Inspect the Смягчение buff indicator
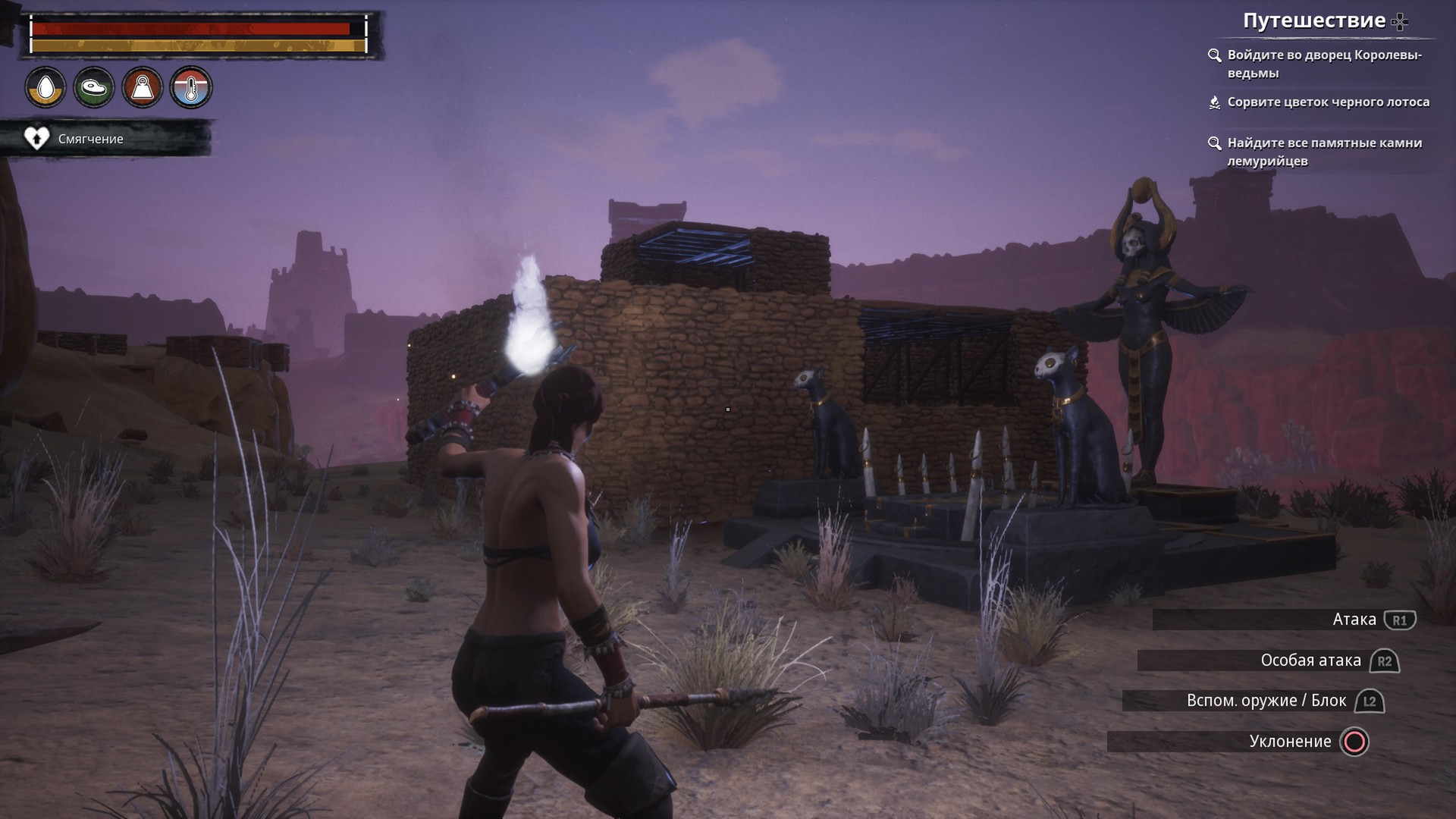 90,139
